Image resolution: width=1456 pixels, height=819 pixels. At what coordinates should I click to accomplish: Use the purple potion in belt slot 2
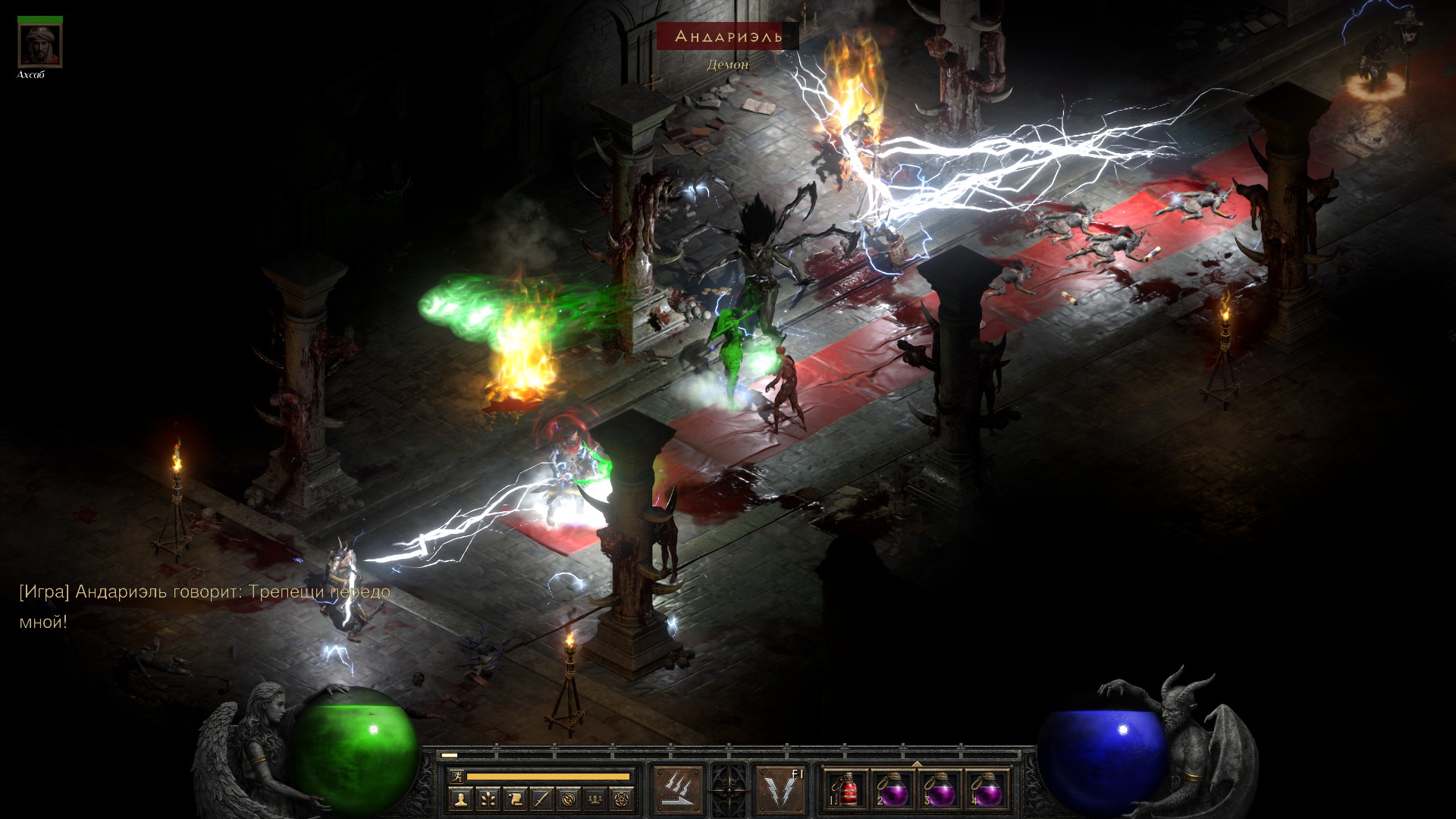893,791
